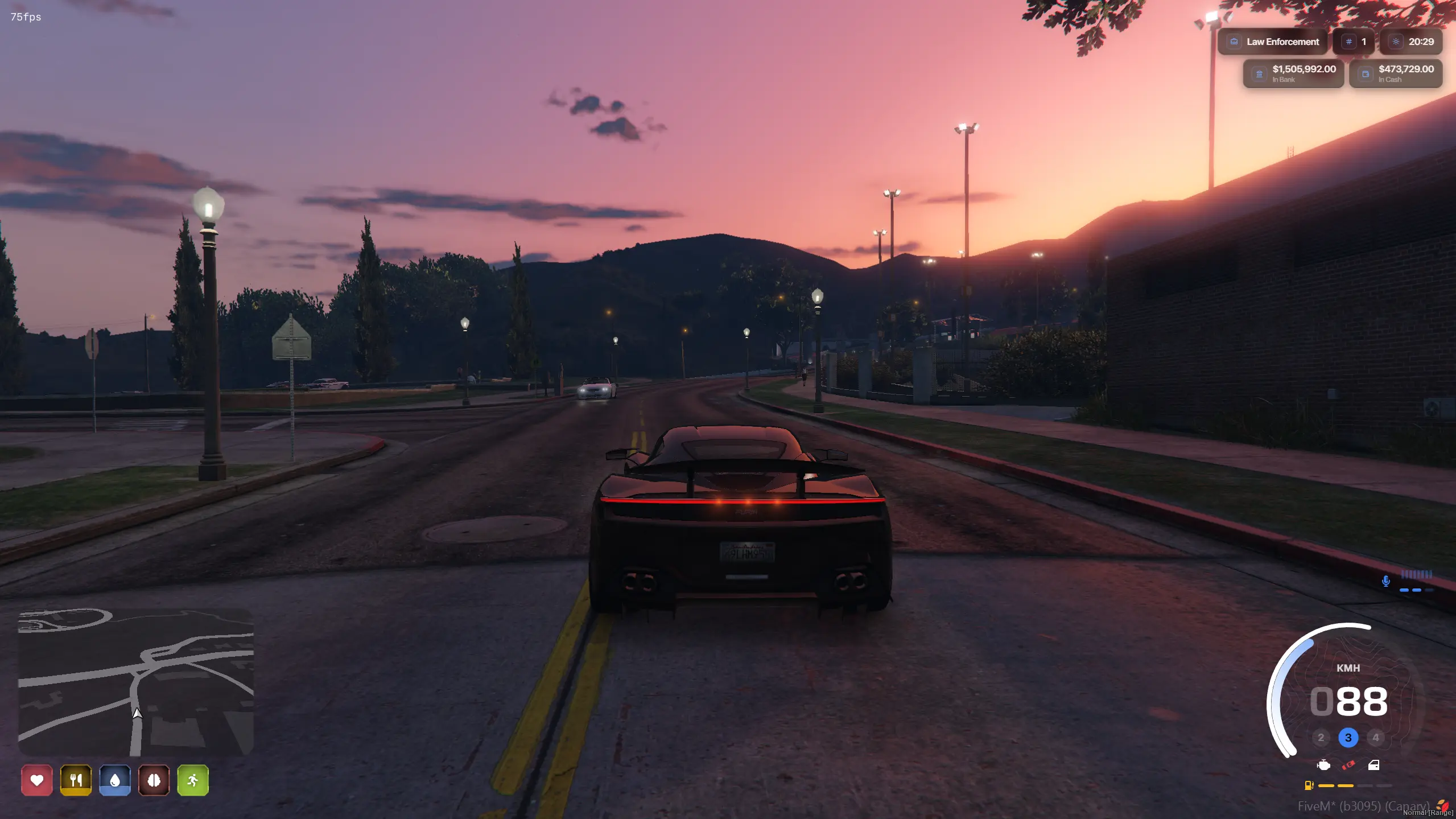This screenshot has height=819, width=1456.
Task: Toggle the blue microphone voice icon
Action: coord(1386,581)
